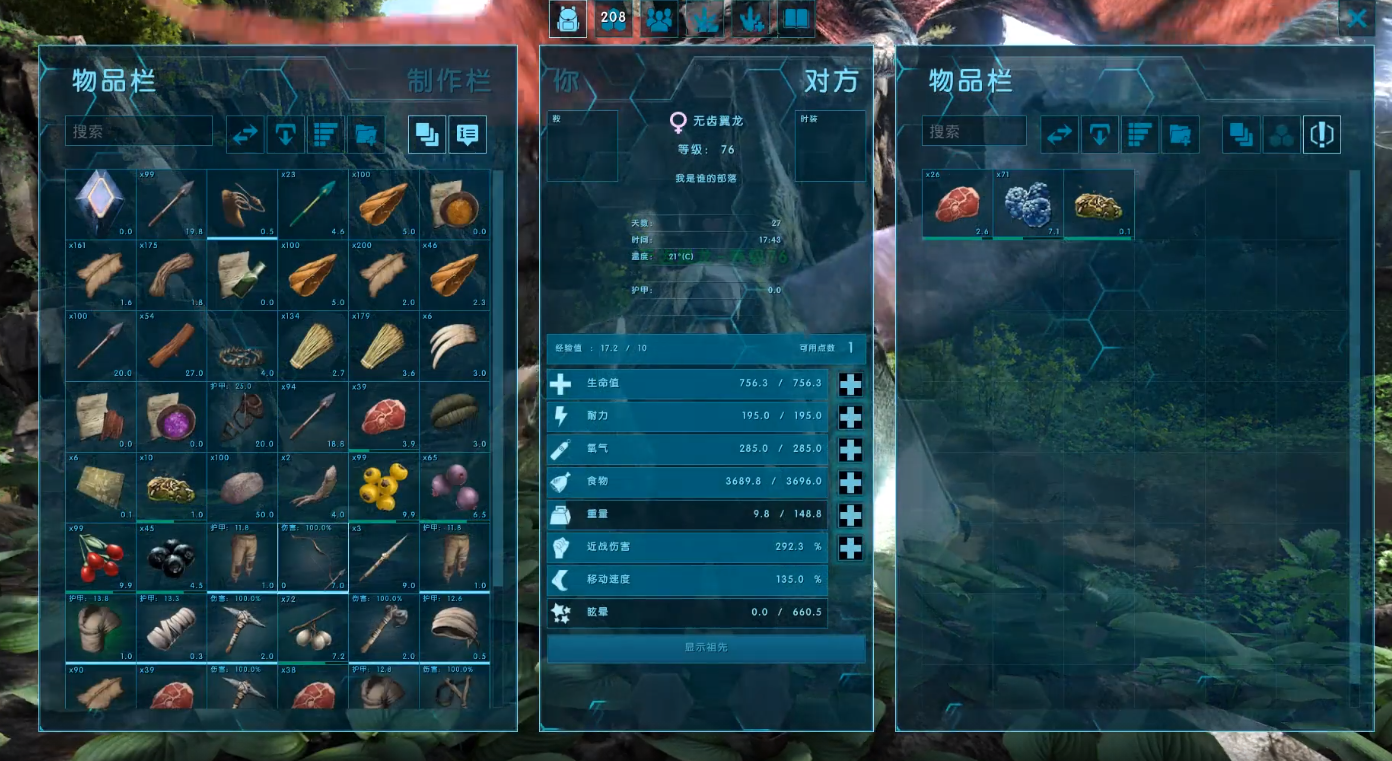The image size is (1392, 761).
Task: Add a point to 耐力 stamina
Action: point(850,417)
